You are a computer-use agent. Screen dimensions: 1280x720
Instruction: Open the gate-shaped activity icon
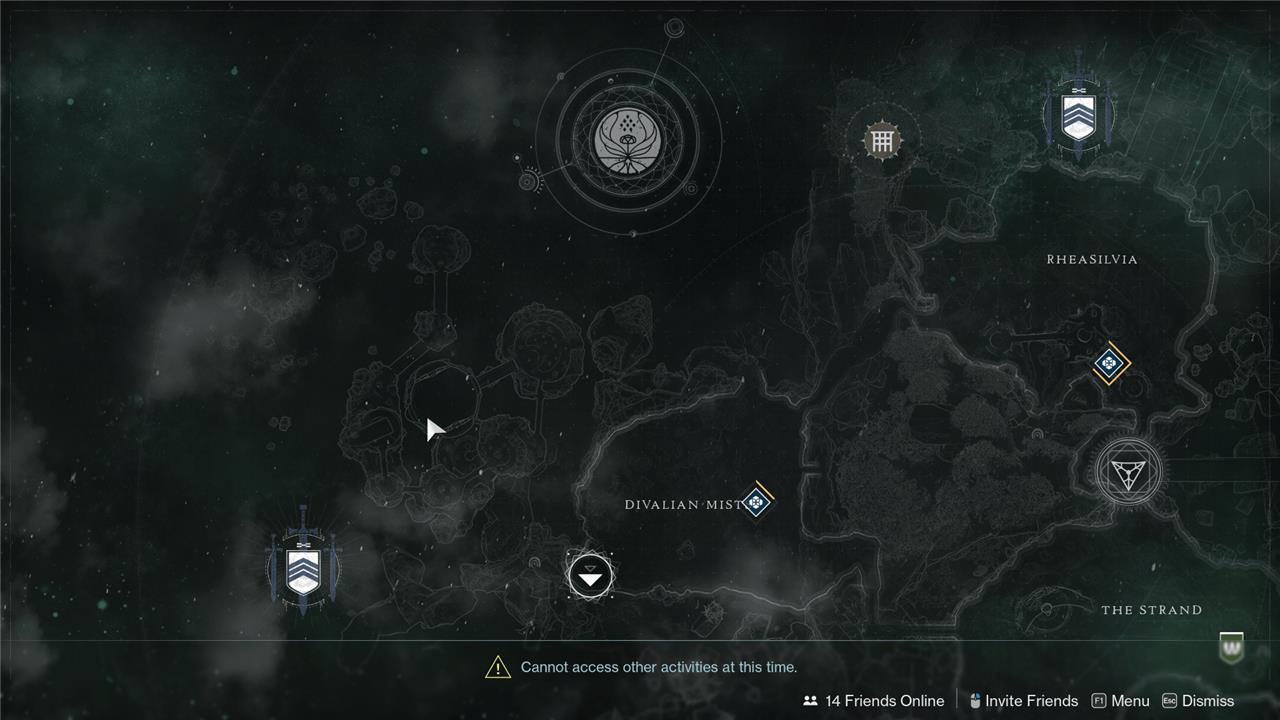pyautogui.click(x=881, y=140)
